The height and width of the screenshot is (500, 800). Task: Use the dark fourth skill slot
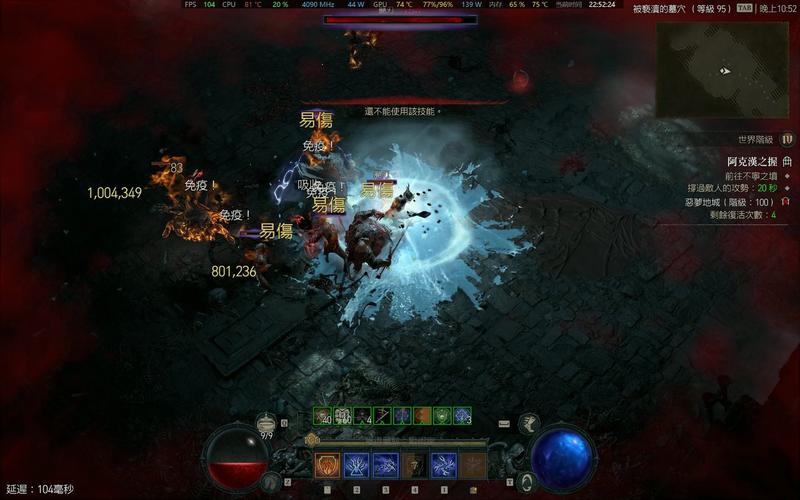click(x=415, y=464)
